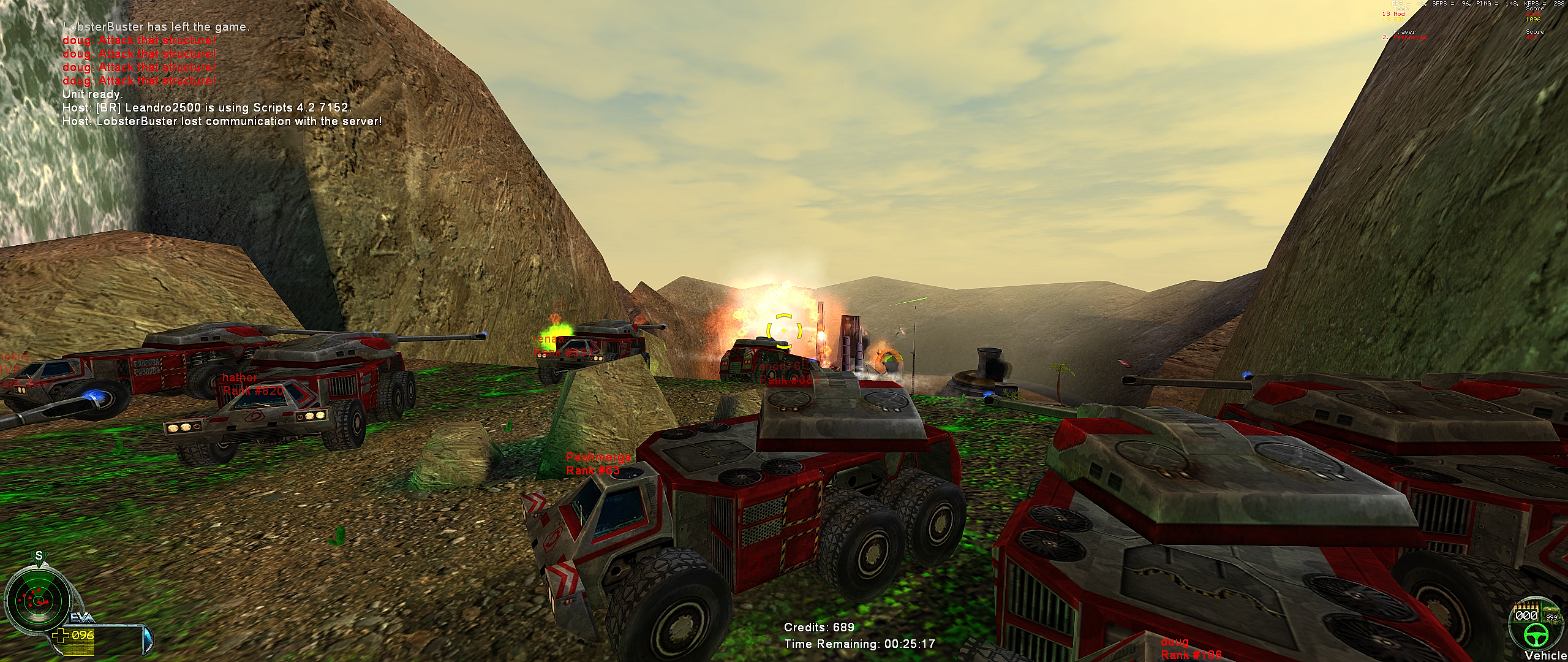The height and width of the screenshot is (662, 1568).
Task: Select the EVA label on the HUD
Action: coord(80,617)
